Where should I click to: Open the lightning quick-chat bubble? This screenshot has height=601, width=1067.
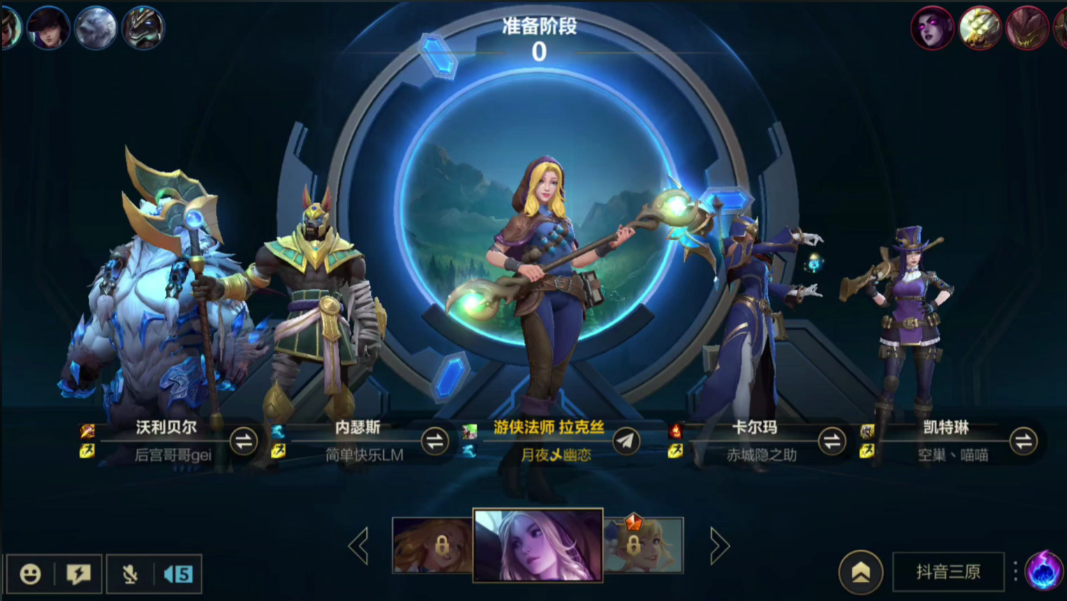tap(78, 574)
